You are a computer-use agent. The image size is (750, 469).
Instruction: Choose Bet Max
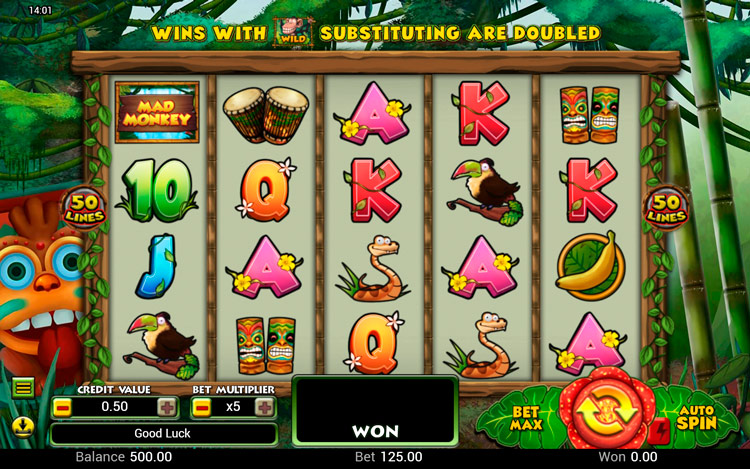(x=527, y=418)
